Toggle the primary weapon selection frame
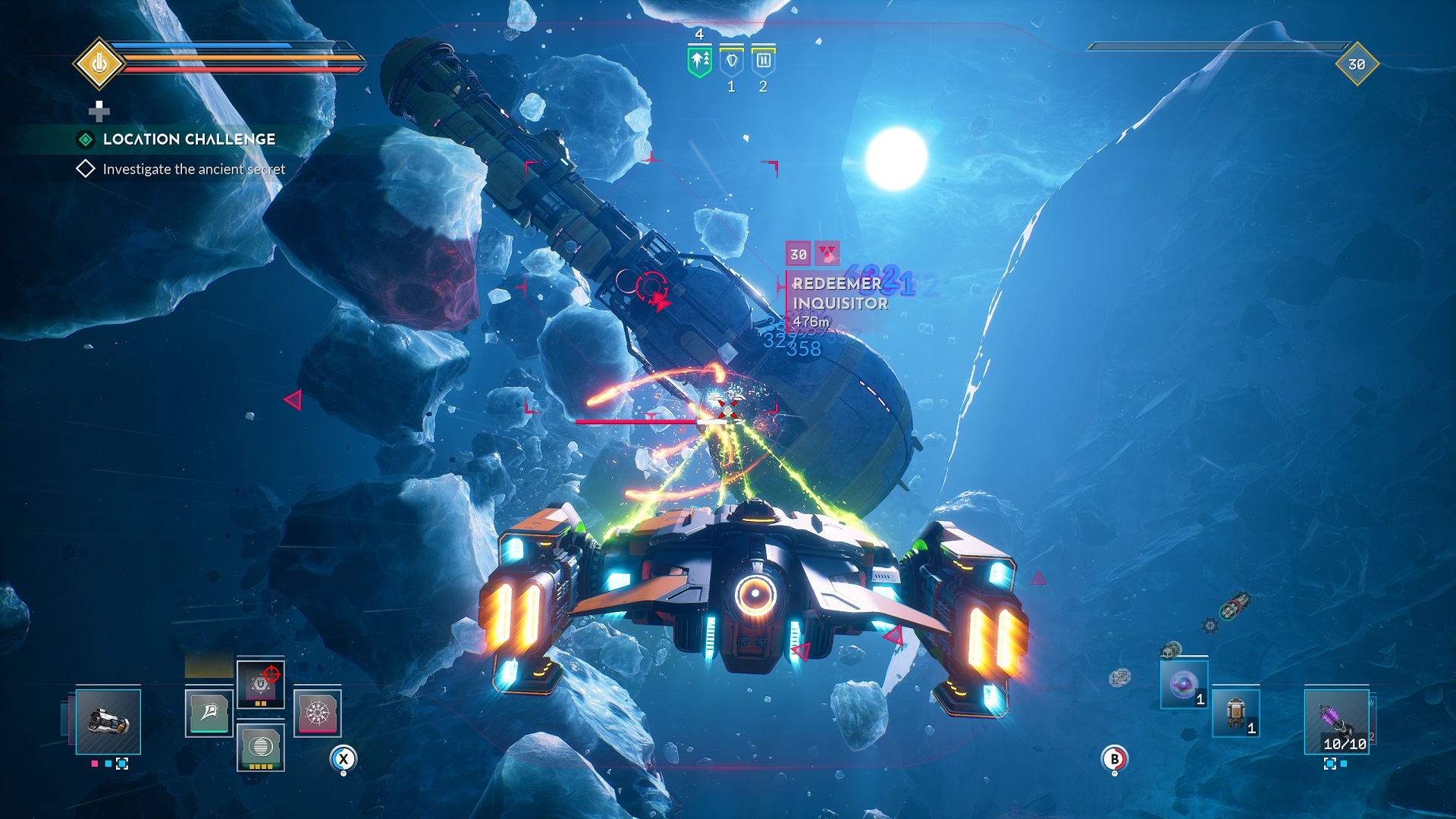 tap(110, 722)
